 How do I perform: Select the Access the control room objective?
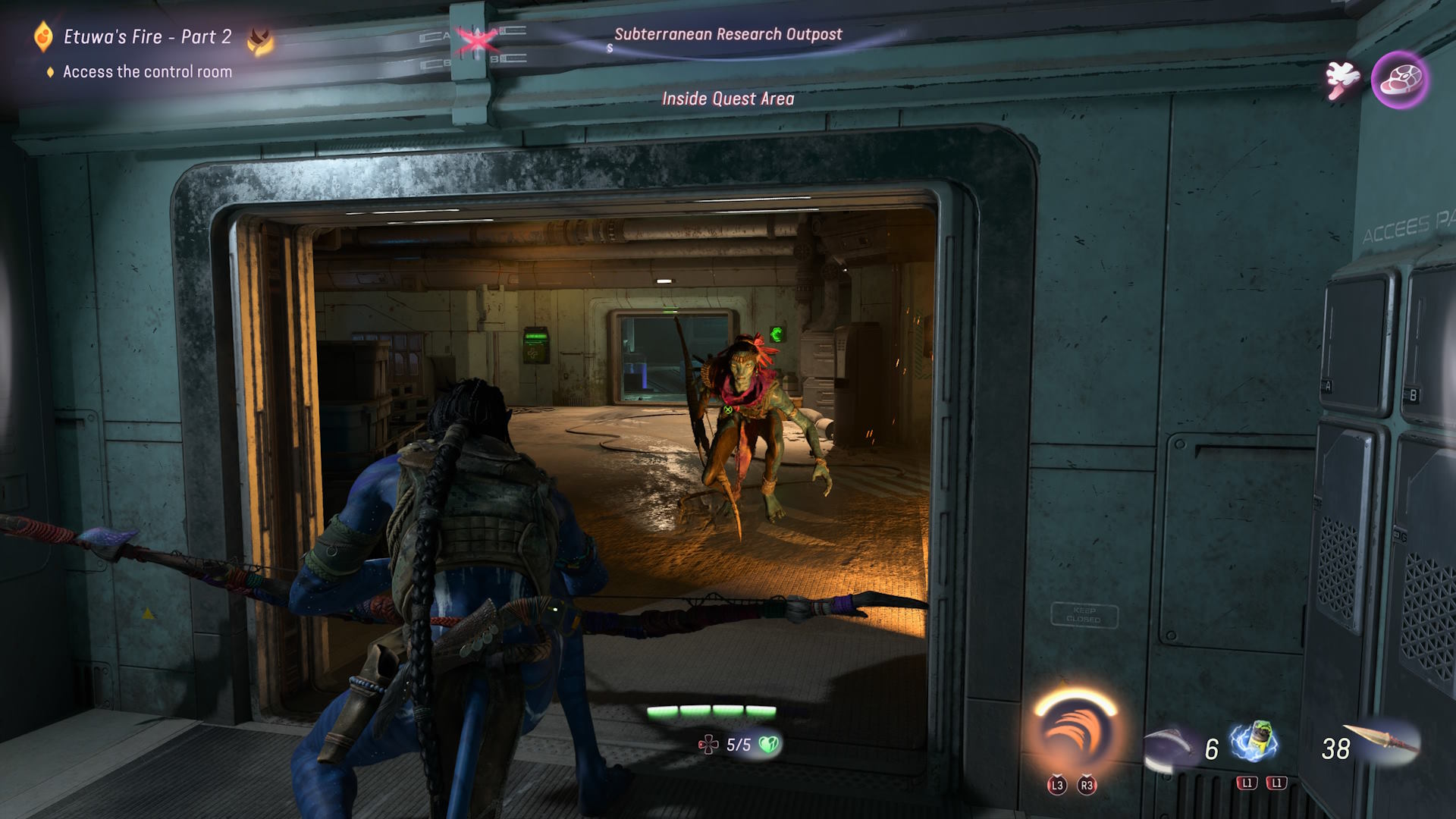pos(147,72)
